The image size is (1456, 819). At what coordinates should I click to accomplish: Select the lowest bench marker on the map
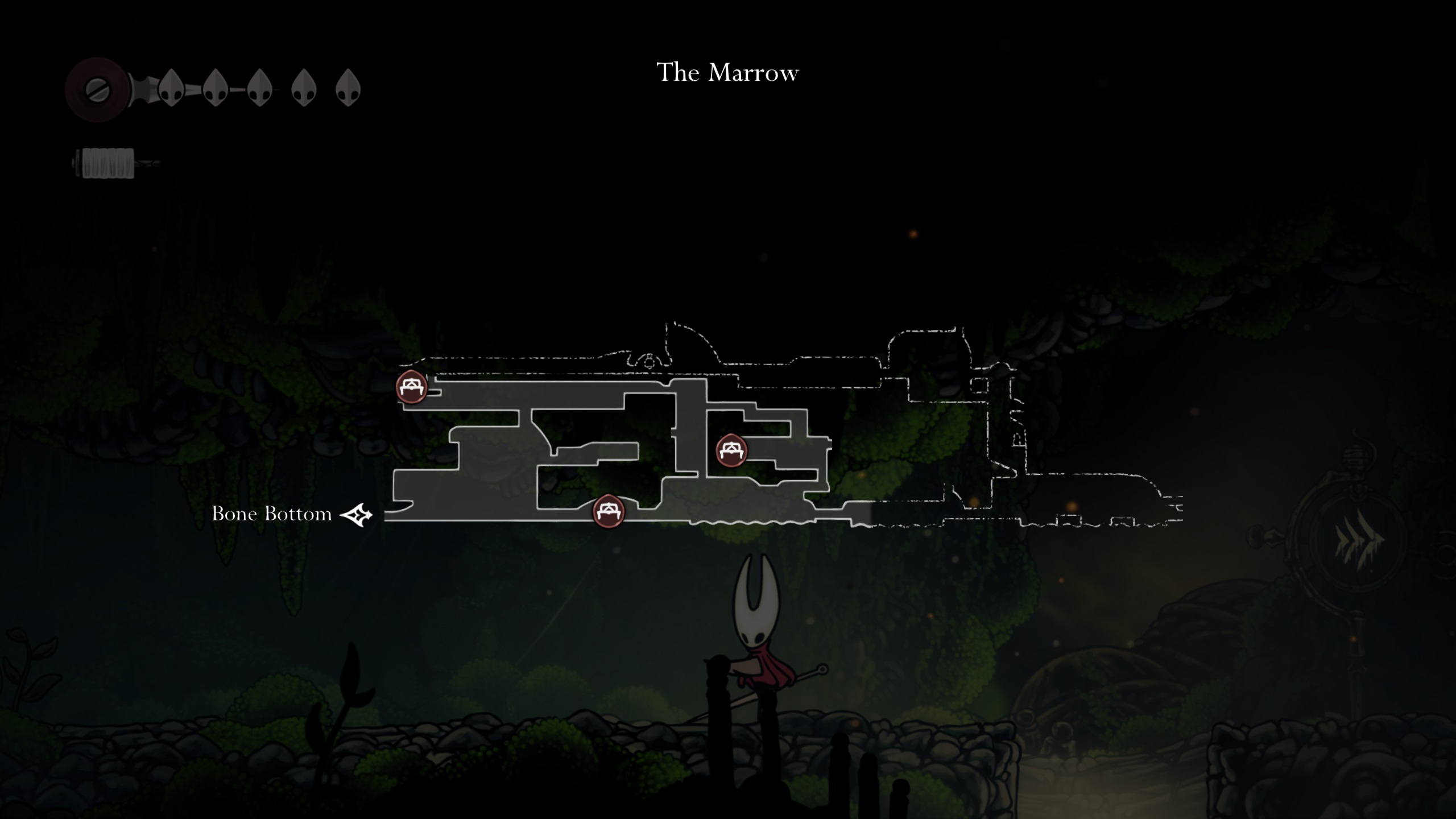609,511
